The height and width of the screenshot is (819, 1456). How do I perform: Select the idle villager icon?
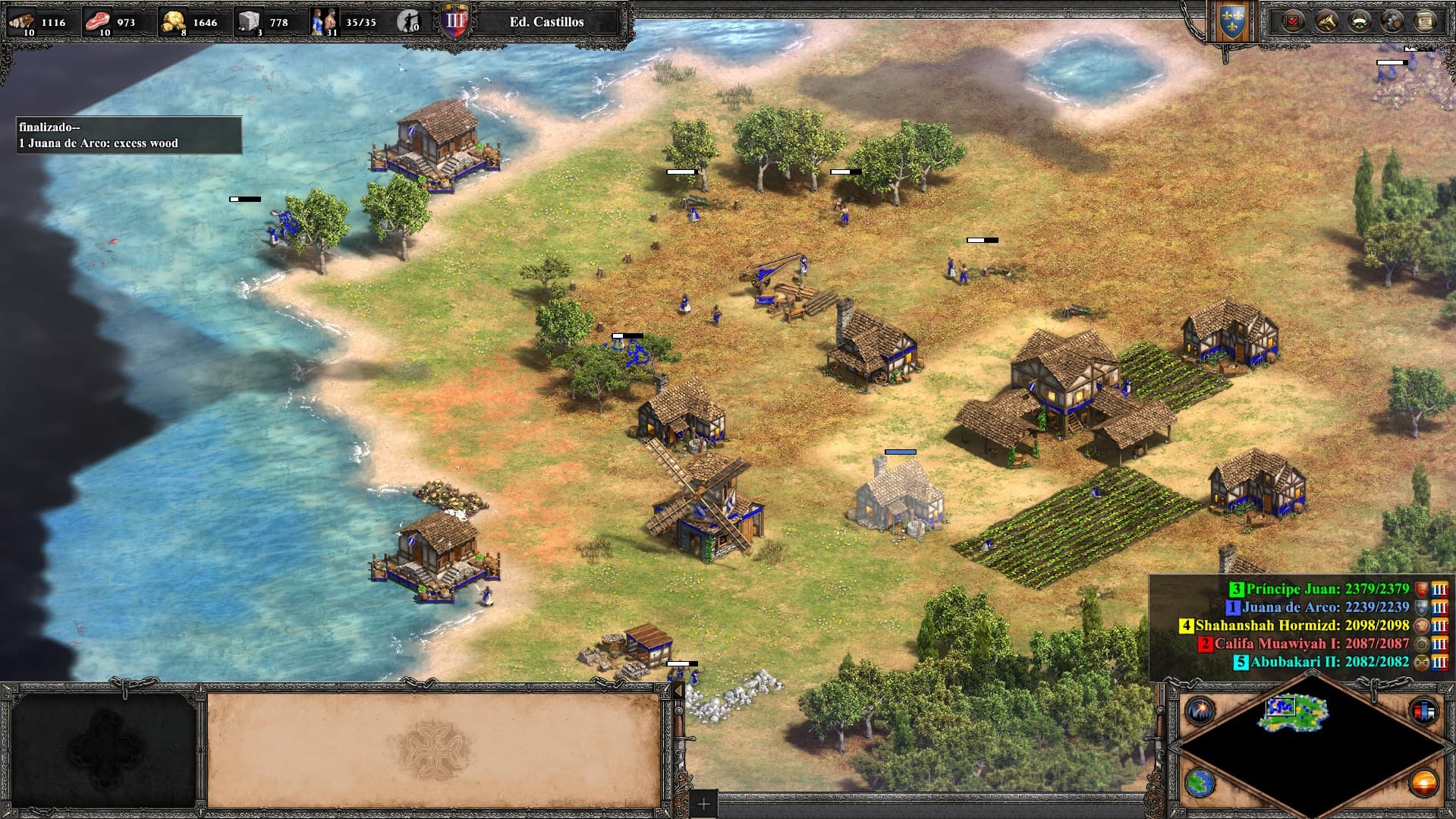(x=408, y=21)
